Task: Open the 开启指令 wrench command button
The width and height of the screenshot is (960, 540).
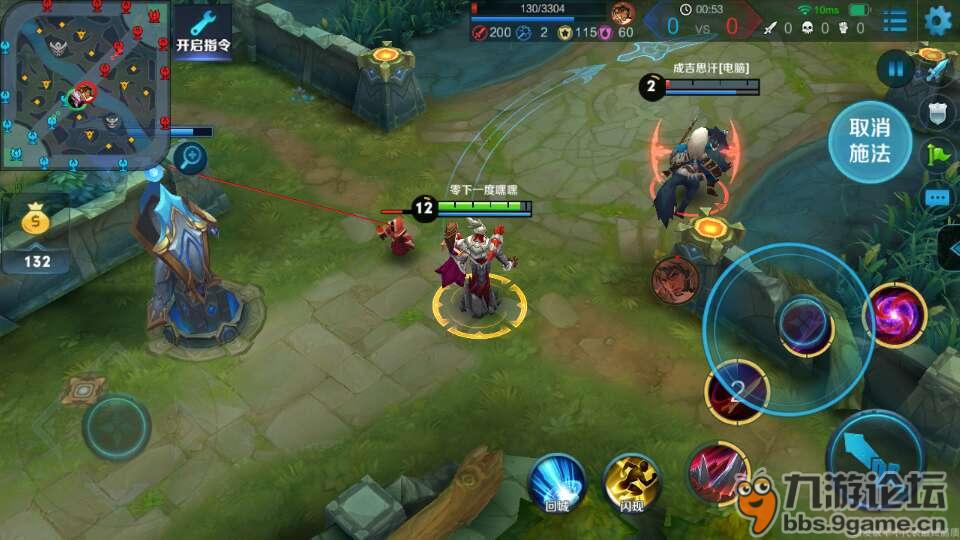Action: coord(203,30)
